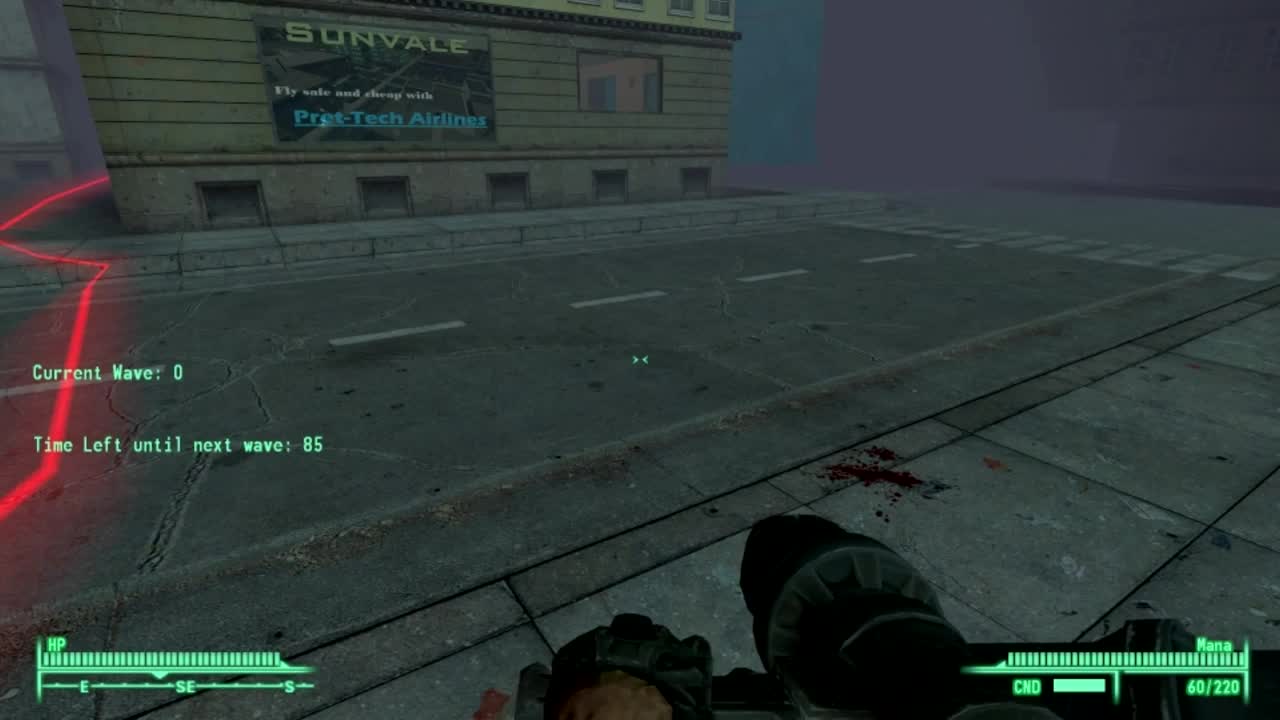1280x720 pixels.
Task: Click the ammo counter showing 60/220
Action: 1211,686
